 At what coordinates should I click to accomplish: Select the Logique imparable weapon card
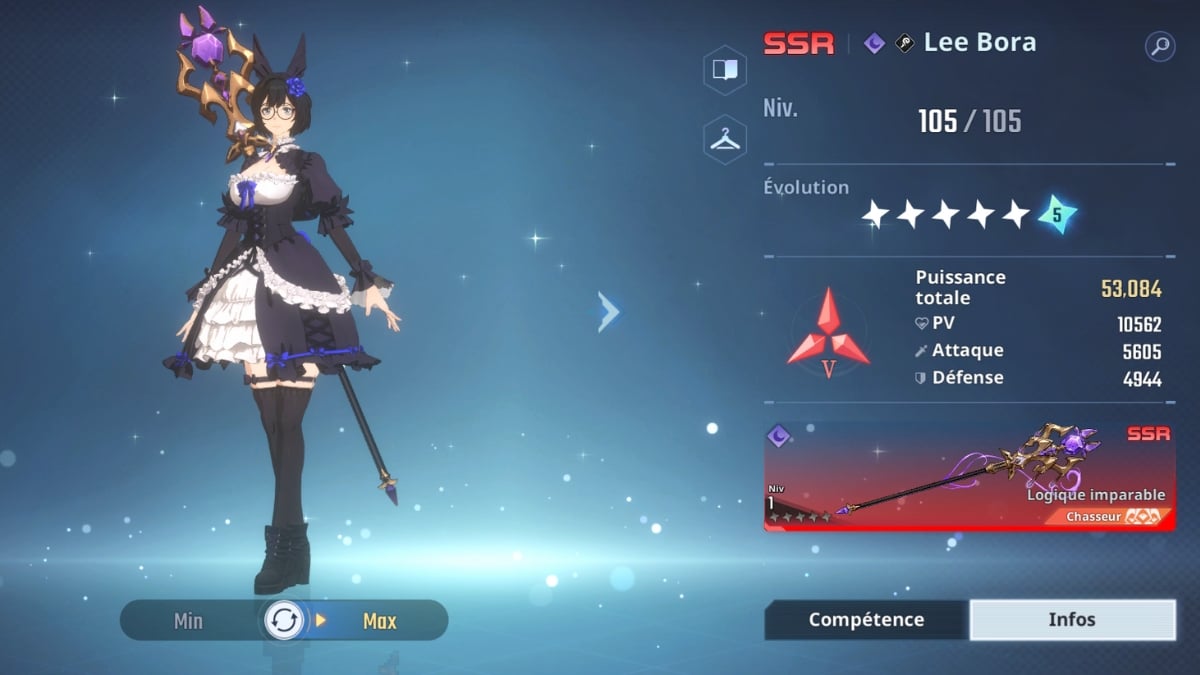[x=969, y=477]
